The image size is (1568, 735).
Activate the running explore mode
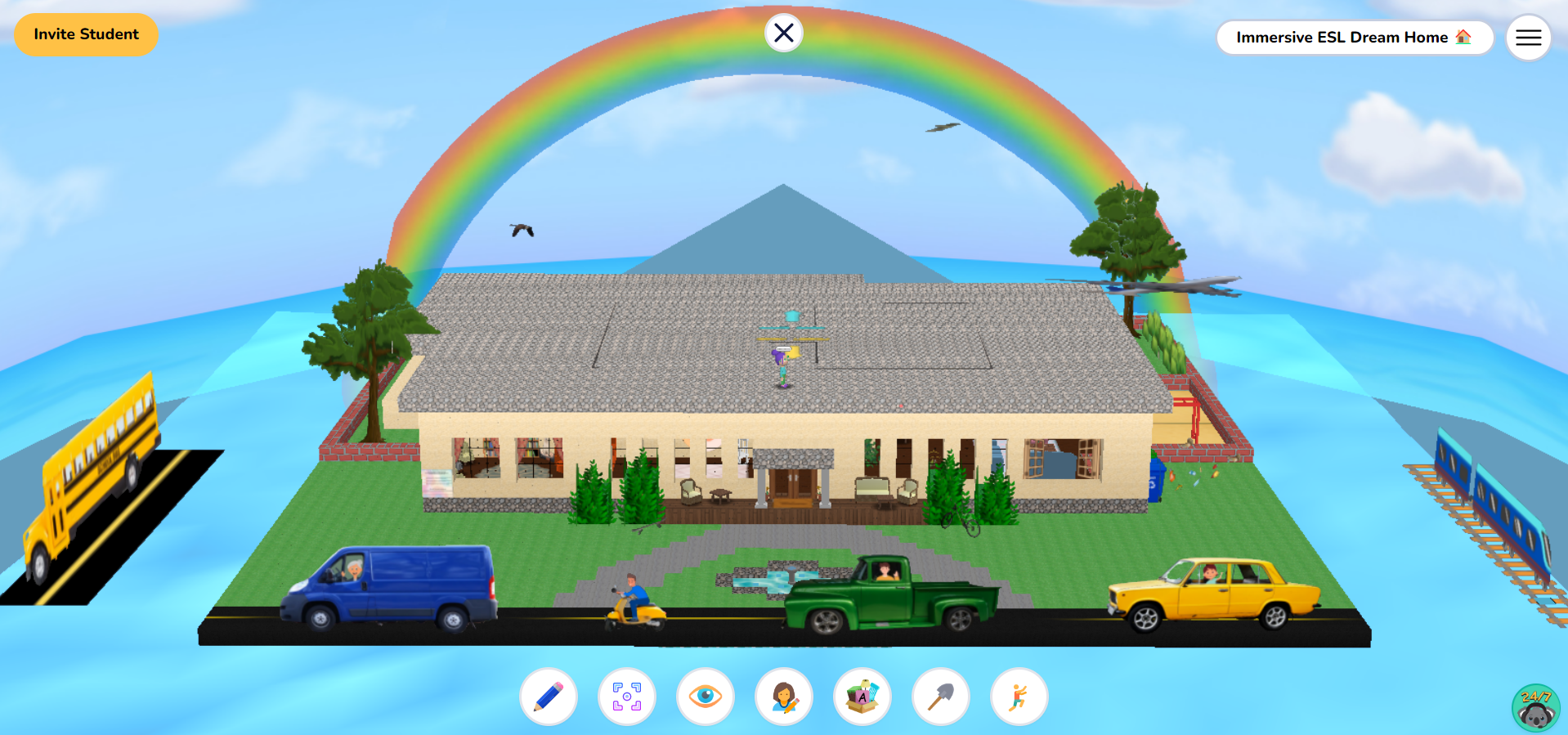[1019, 696]
